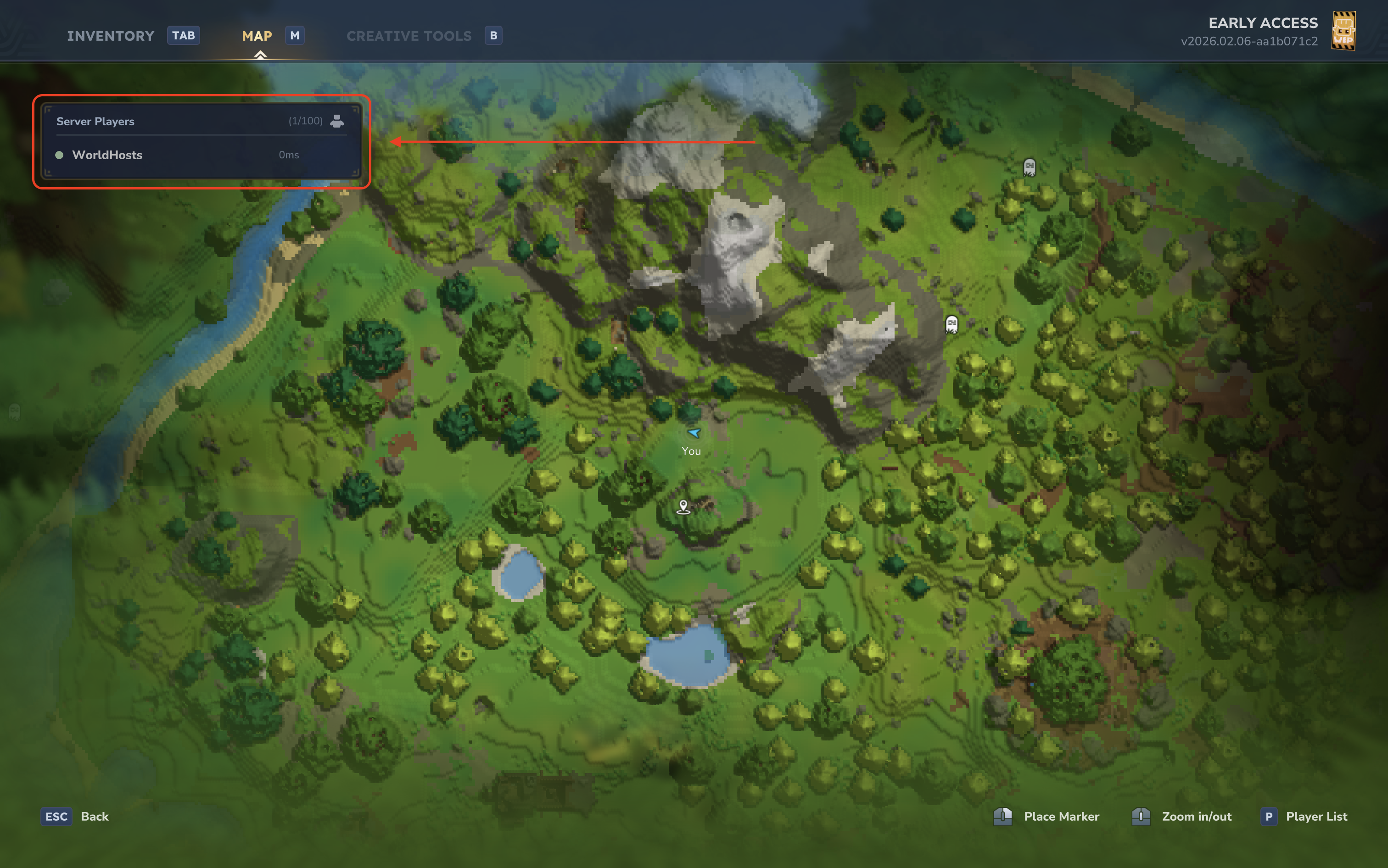Select the white location pin map marker
This screenshot has height=868, width=1388.
pos(683,506)
